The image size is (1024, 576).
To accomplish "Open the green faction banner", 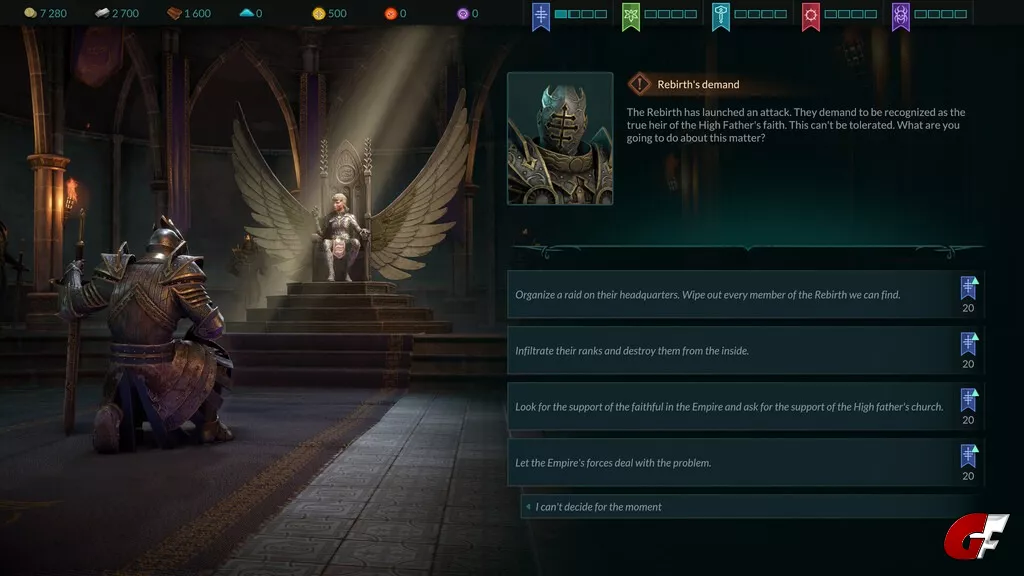I will click(x=631, y=16).
